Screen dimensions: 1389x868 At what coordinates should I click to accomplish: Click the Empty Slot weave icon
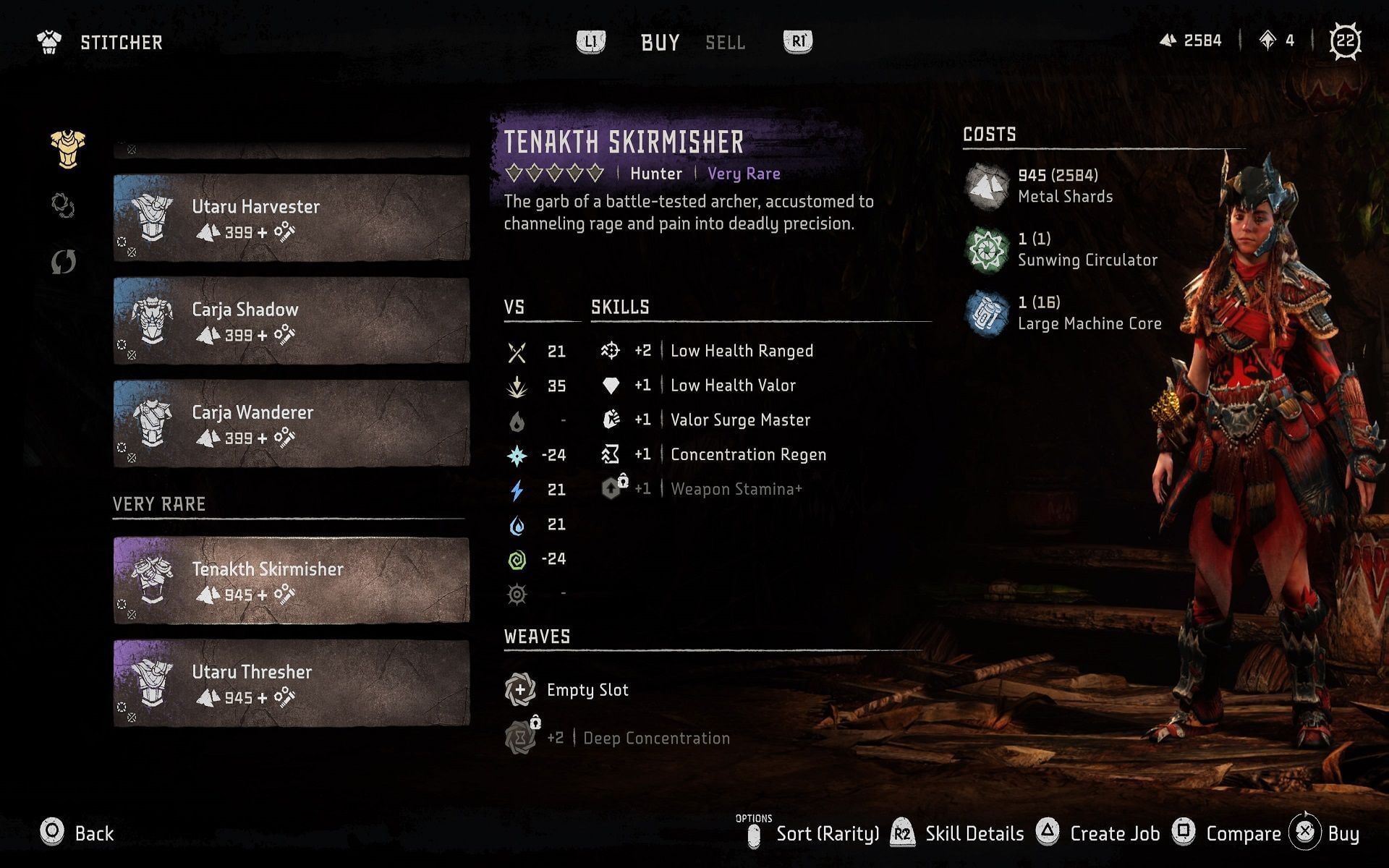click(x=519, y=689)
